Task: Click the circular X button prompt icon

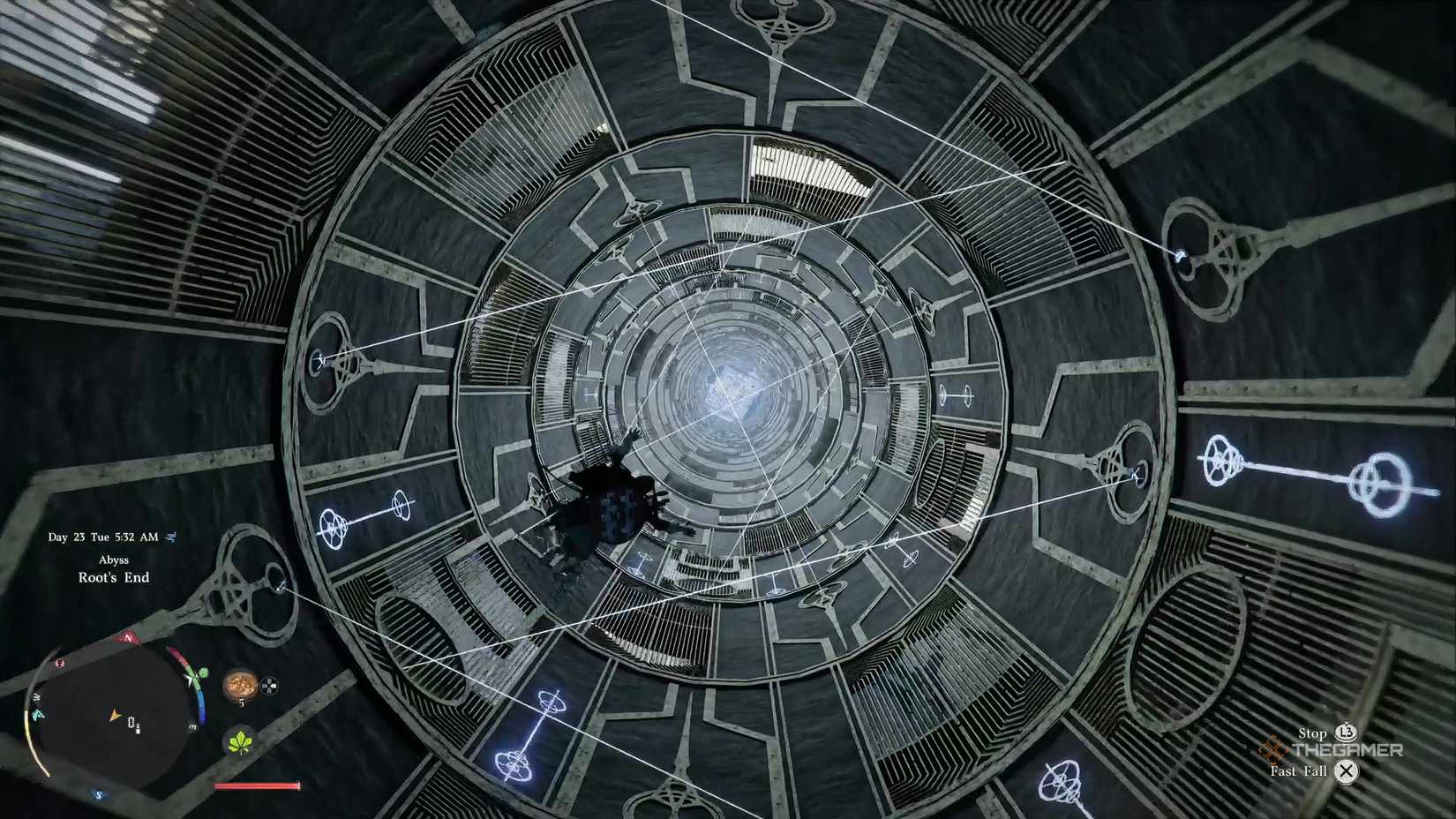Action: pos(1346,771)
